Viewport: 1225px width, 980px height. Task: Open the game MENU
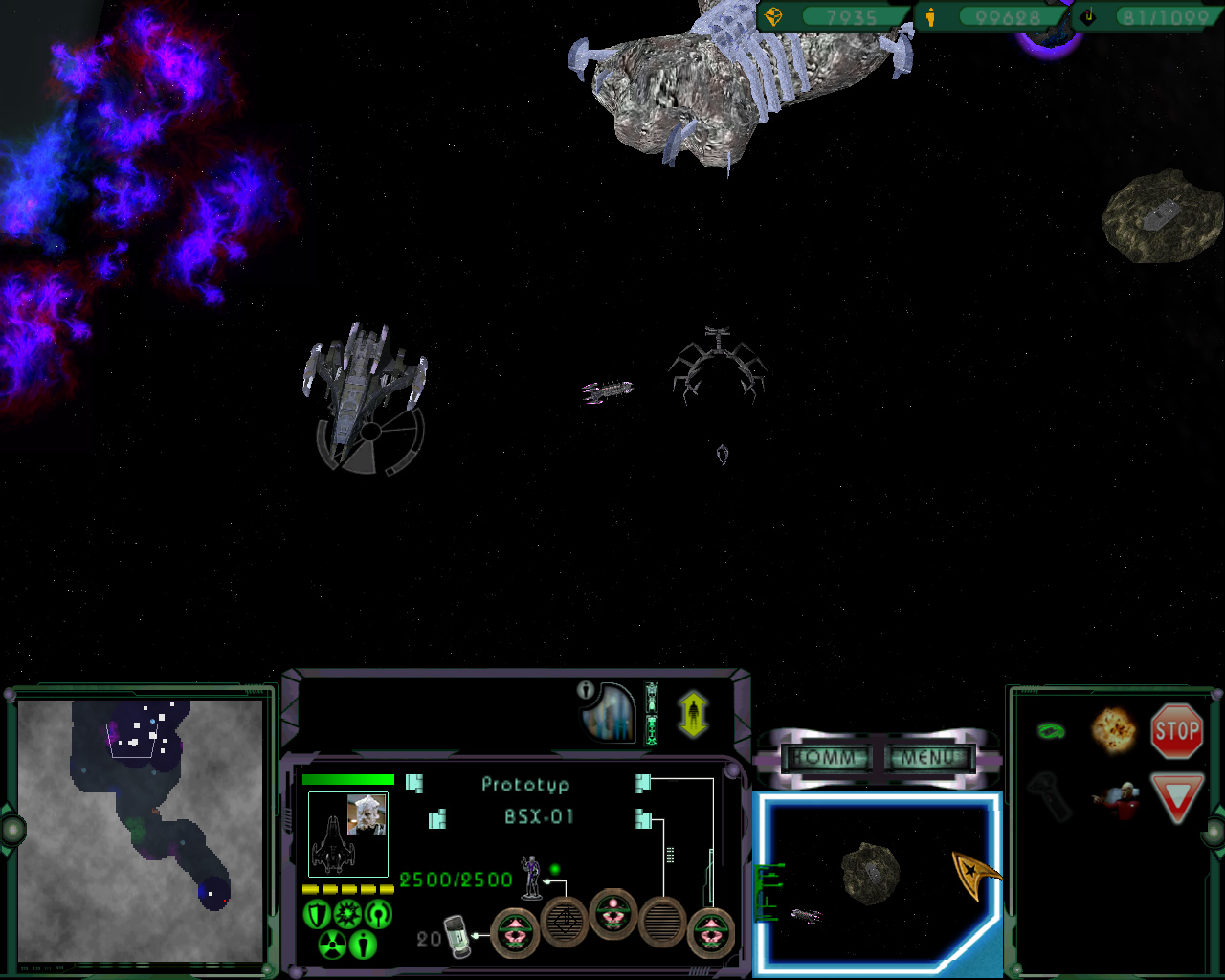tap(927, 758)
